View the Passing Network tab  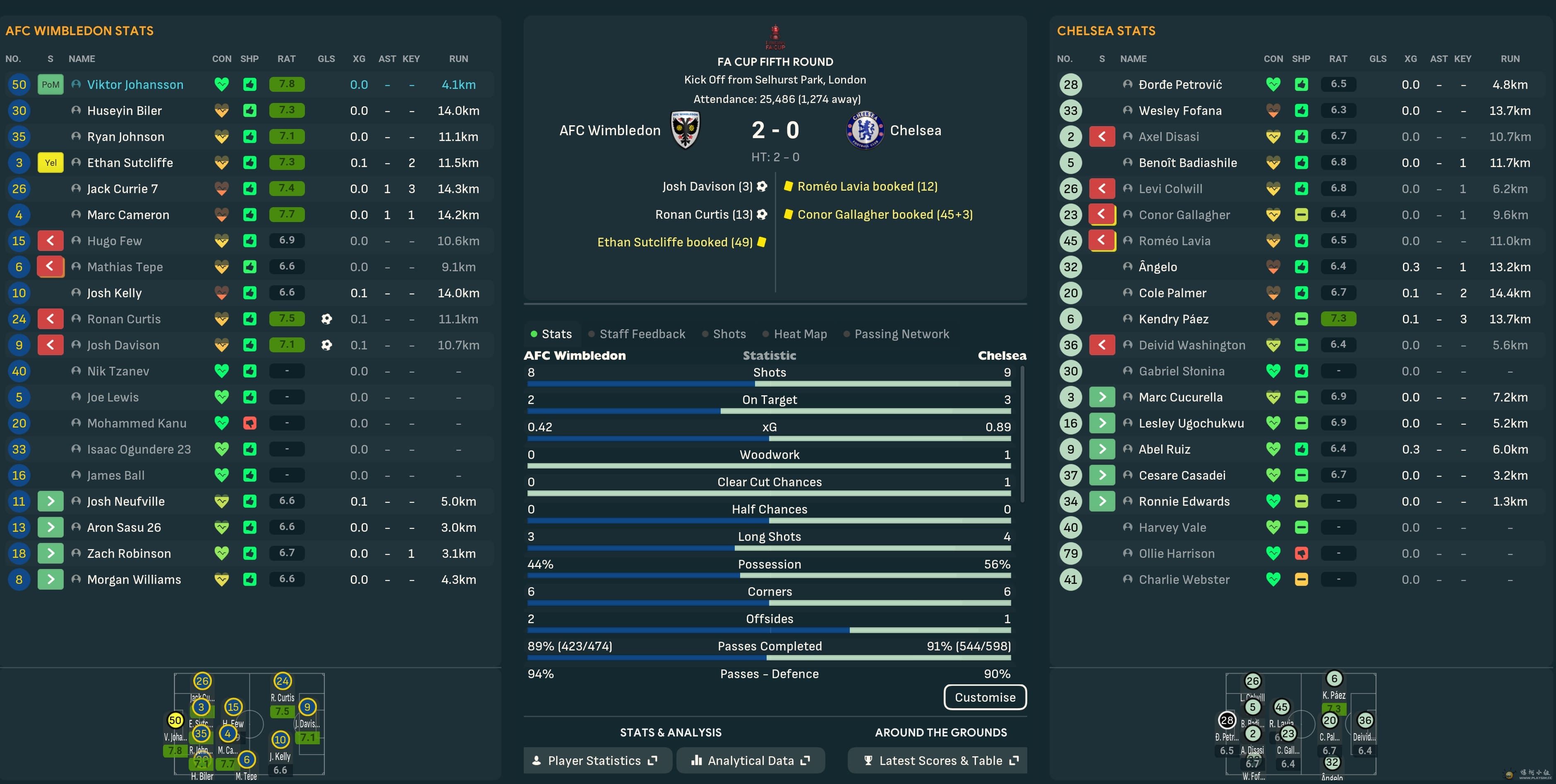[x=901, y=334]
